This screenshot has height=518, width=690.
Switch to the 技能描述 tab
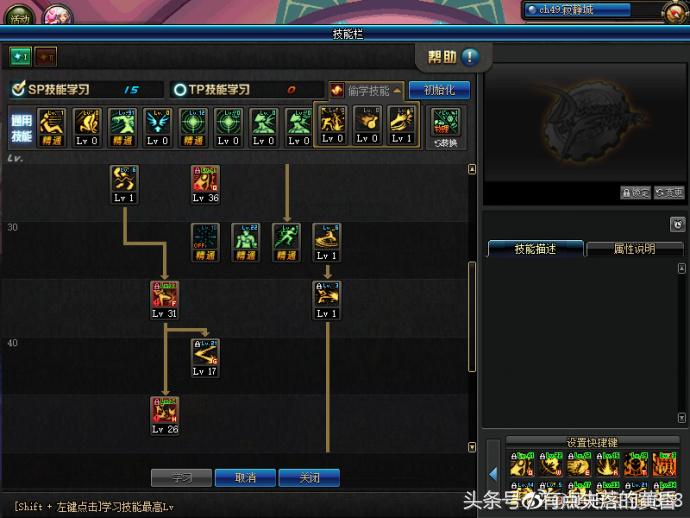point(534,249)
